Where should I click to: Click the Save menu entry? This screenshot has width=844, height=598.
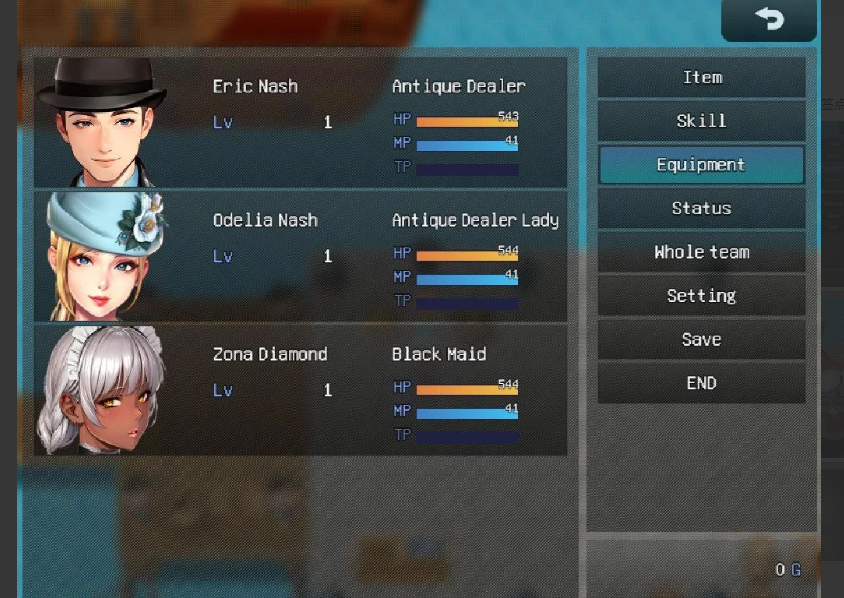click(701, 340)
